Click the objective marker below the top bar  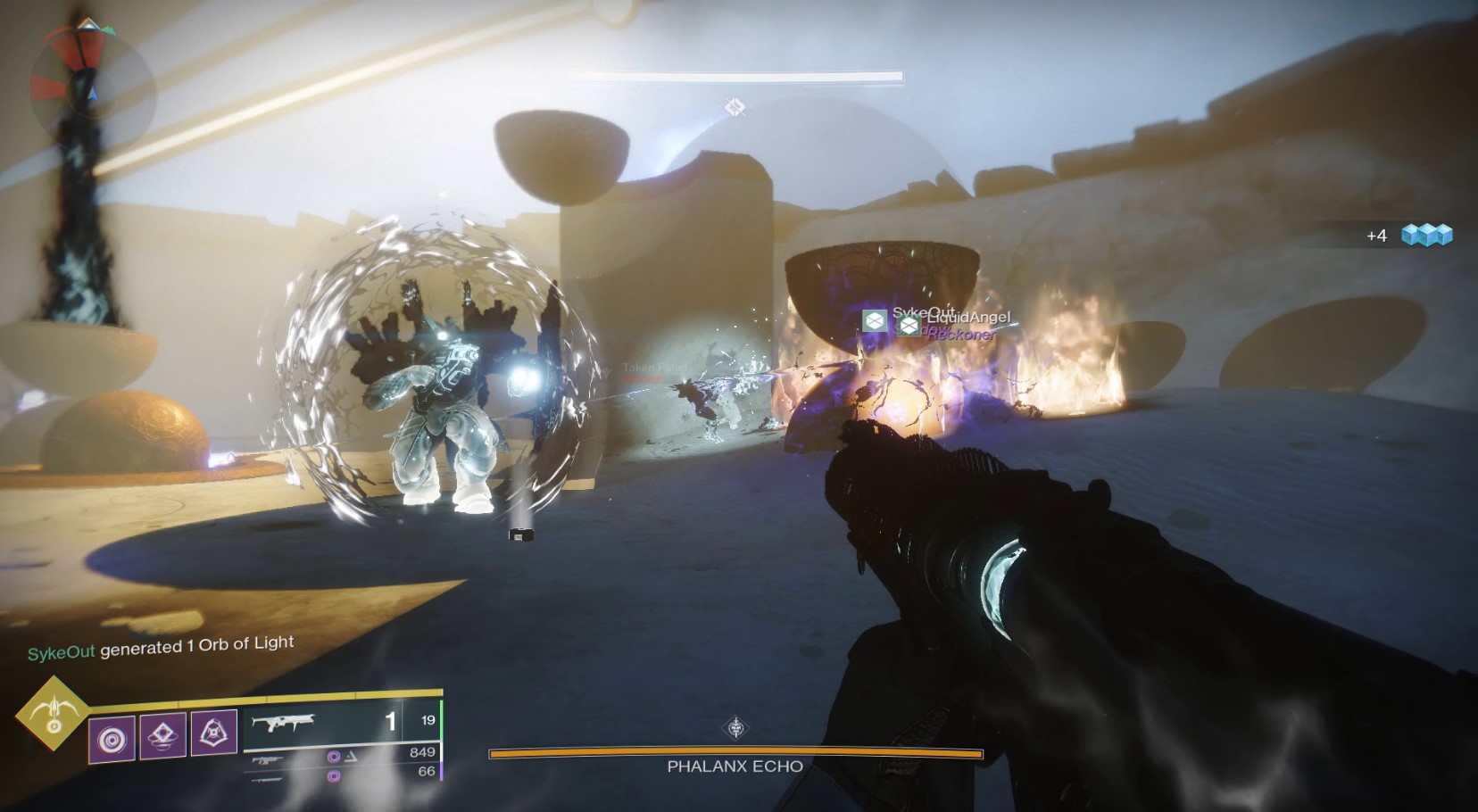735,107
